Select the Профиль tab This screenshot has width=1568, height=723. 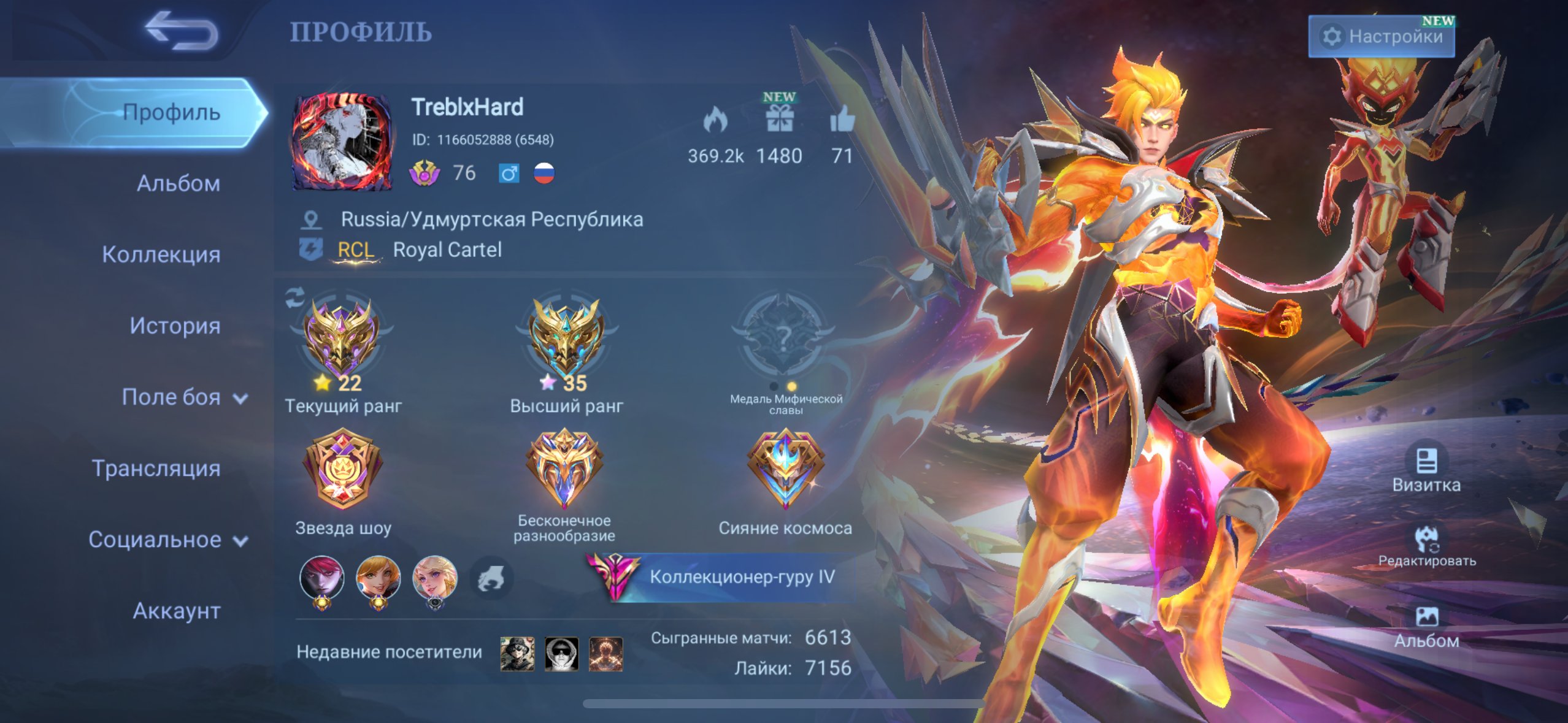point(171,113)
